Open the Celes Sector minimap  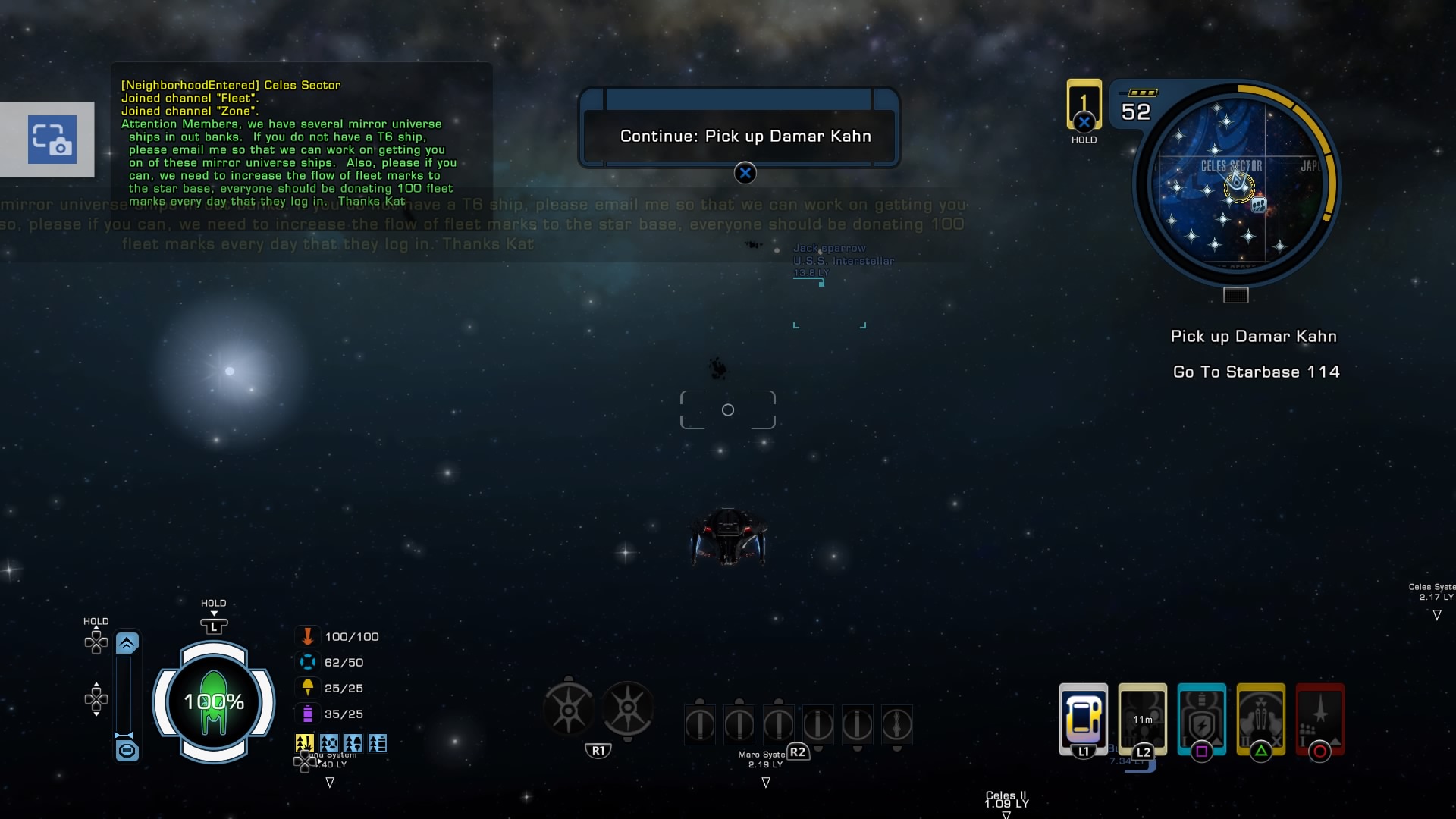point(1235,184)
